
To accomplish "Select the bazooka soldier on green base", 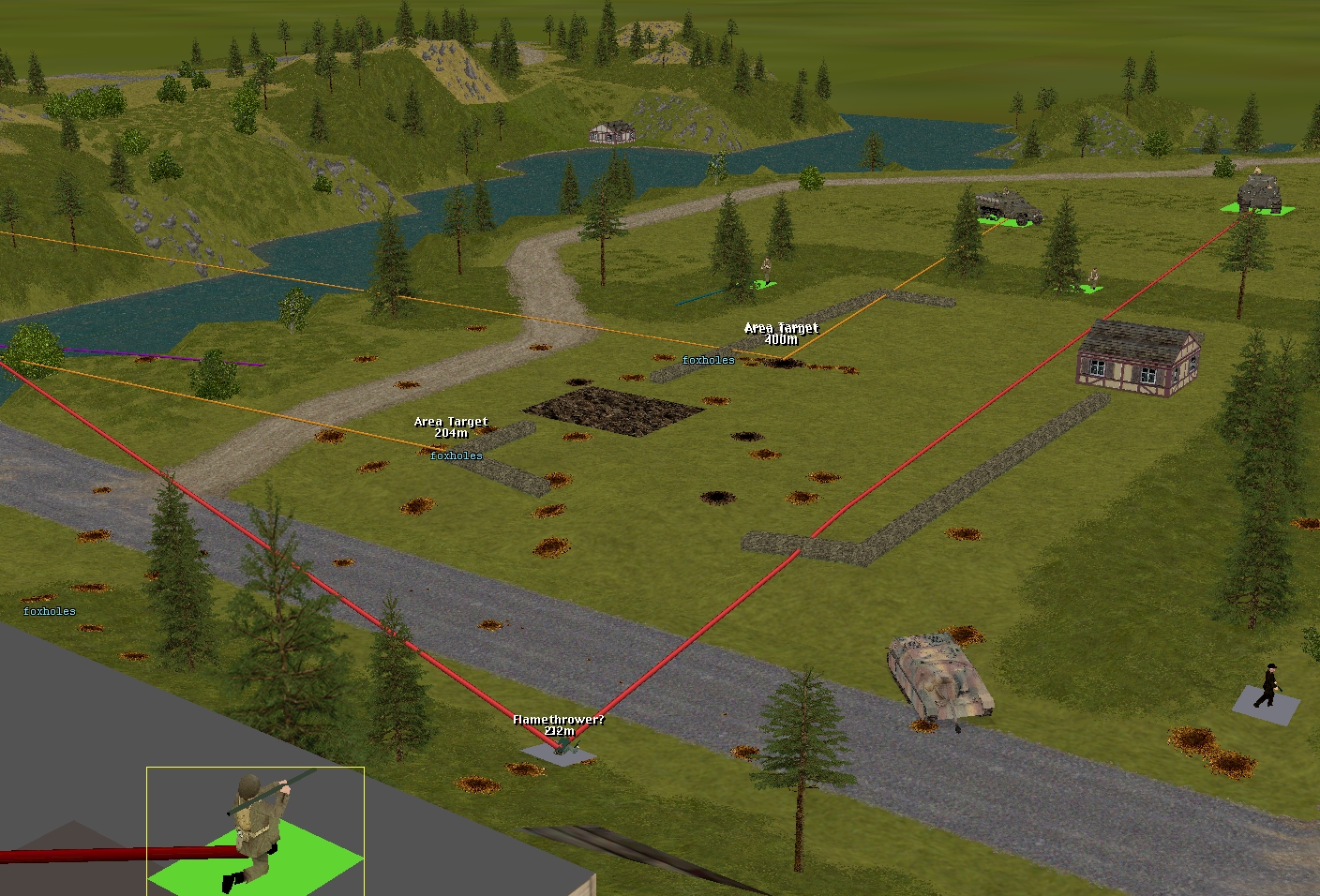I will tap(256, 825).
